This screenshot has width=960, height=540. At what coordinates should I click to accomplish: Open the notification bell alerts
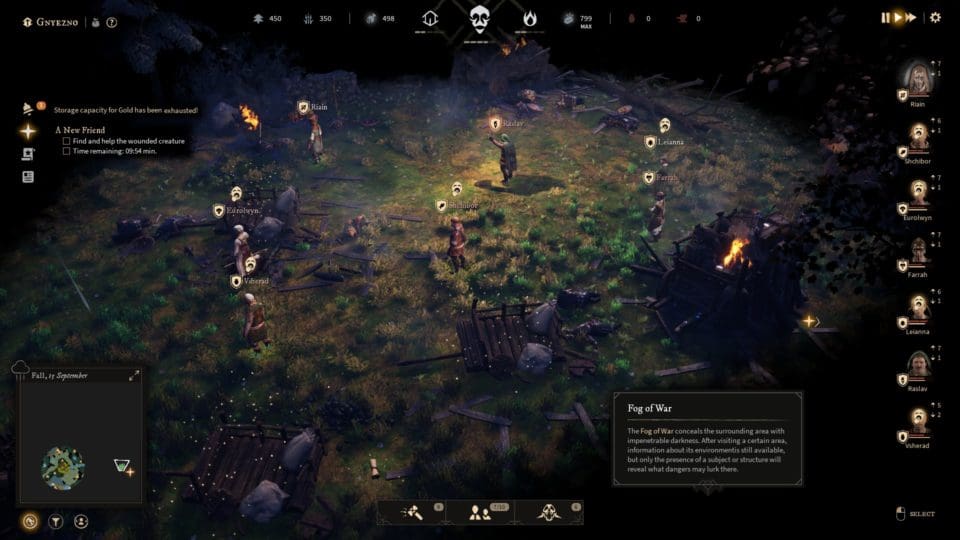(29, 109)
